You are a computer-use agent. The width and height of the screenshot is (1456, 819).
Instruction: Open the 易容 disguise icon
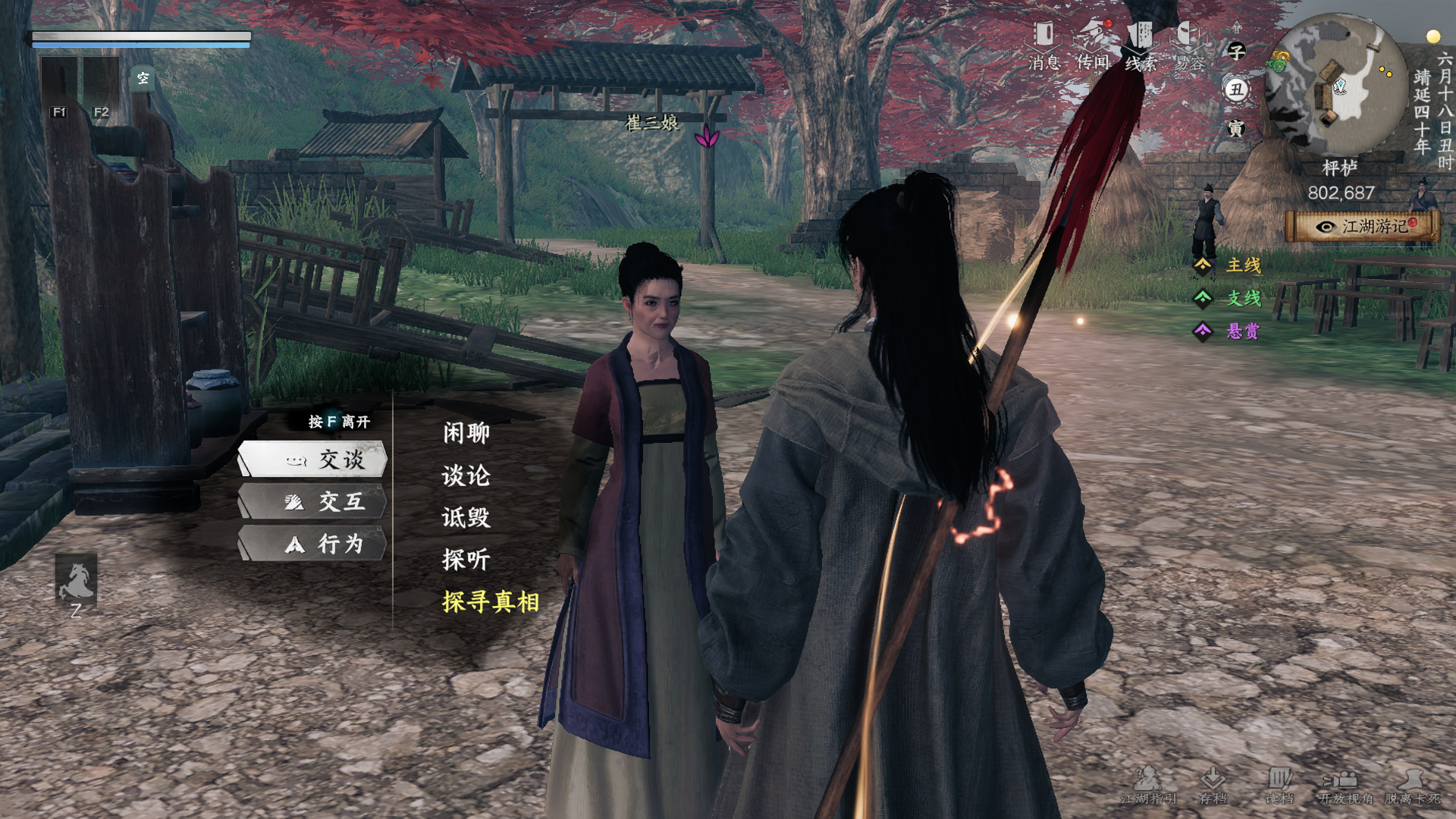tap(1189, 45)
